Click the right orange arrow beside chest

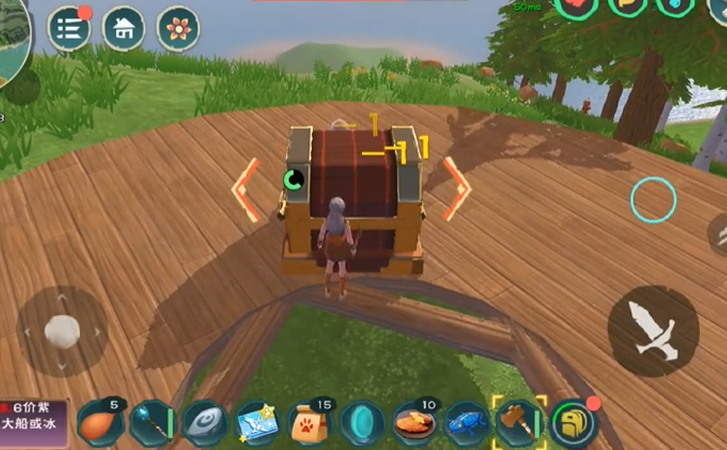click(x=457, y=188)
